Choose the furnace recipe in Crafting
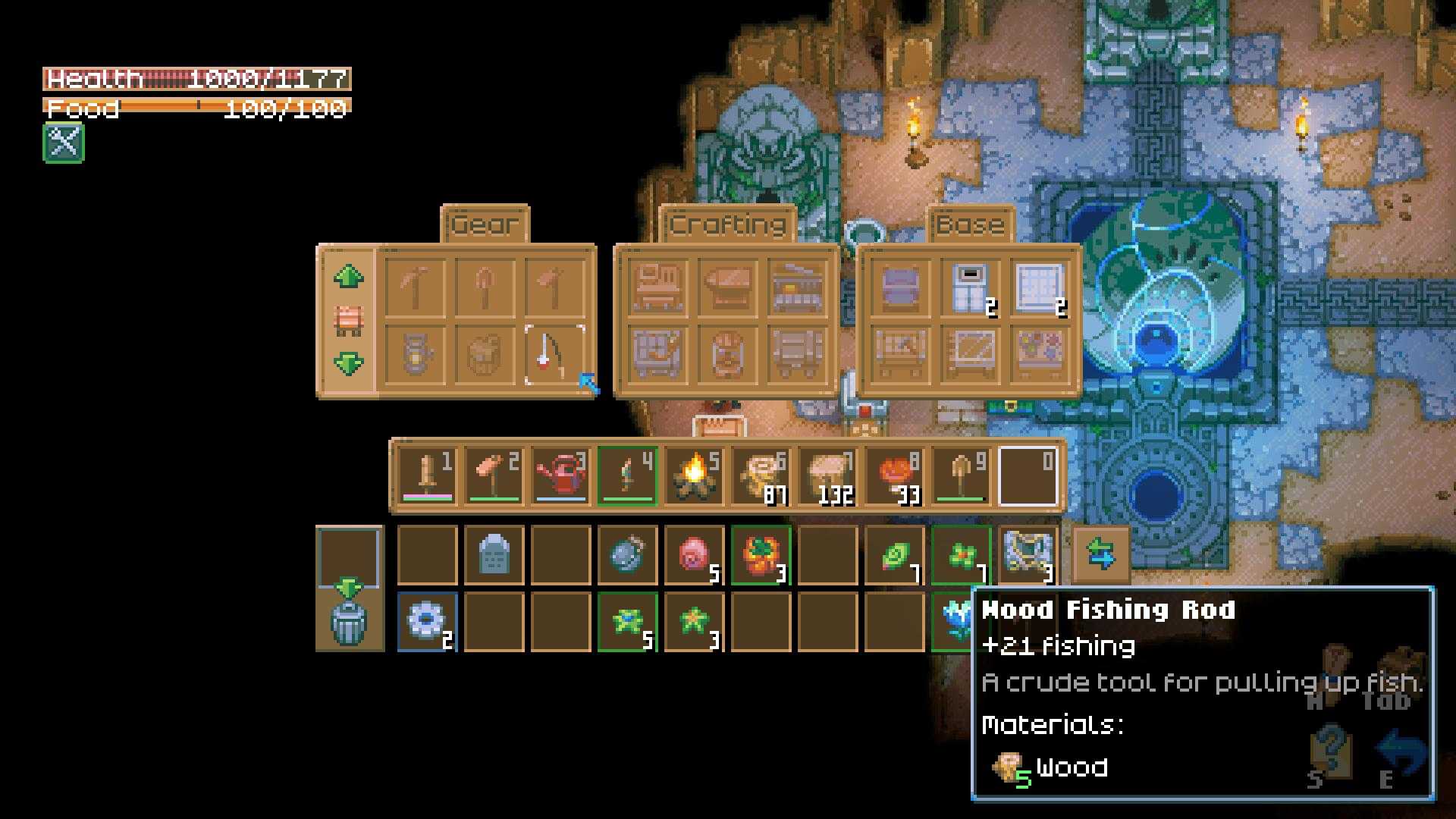Screen dimensions: 1456x819 click(x=796, y=287)
